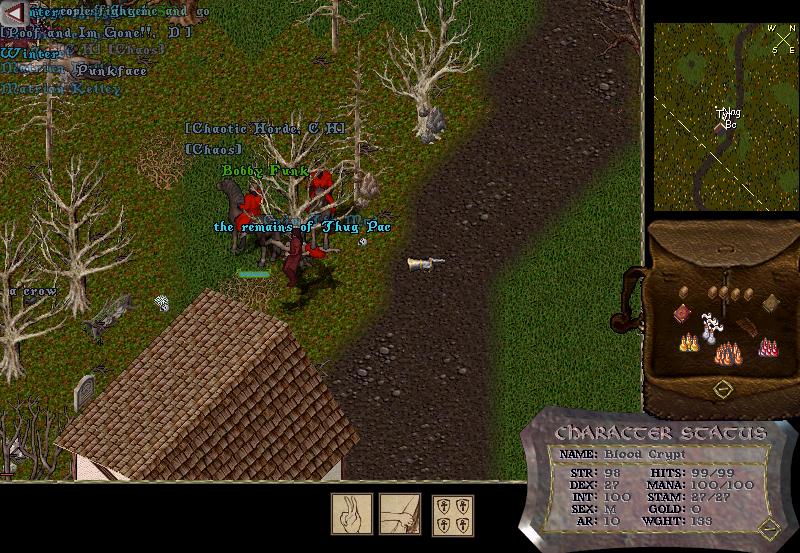Screen dimensions: 800x553
Task: Select the orange potion pile in the backpack
Action: click(x=727, y=353)
